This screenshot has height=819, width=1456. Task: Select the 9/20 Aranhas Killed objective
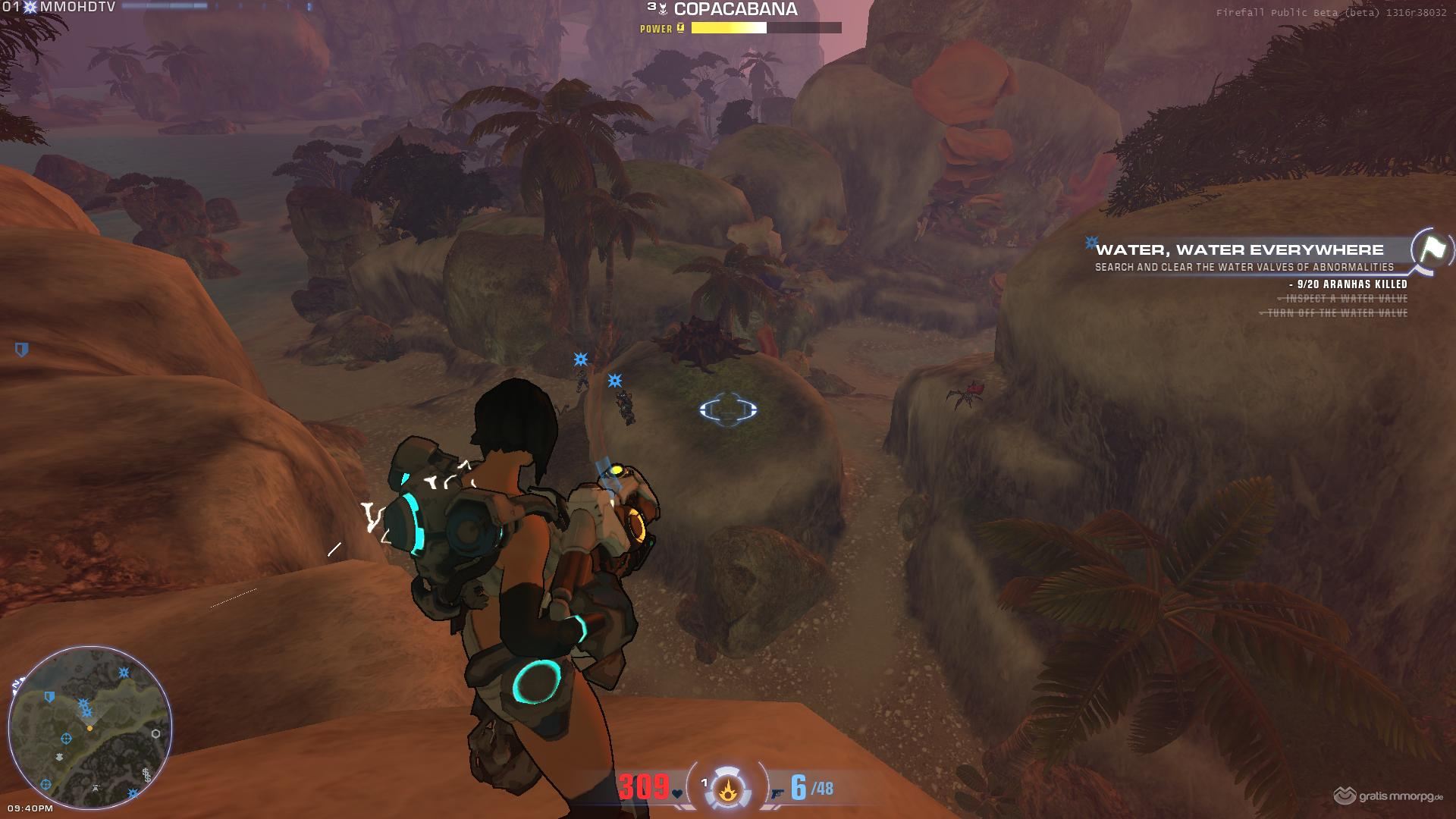pyautogui.click(x=1351, y=284)
